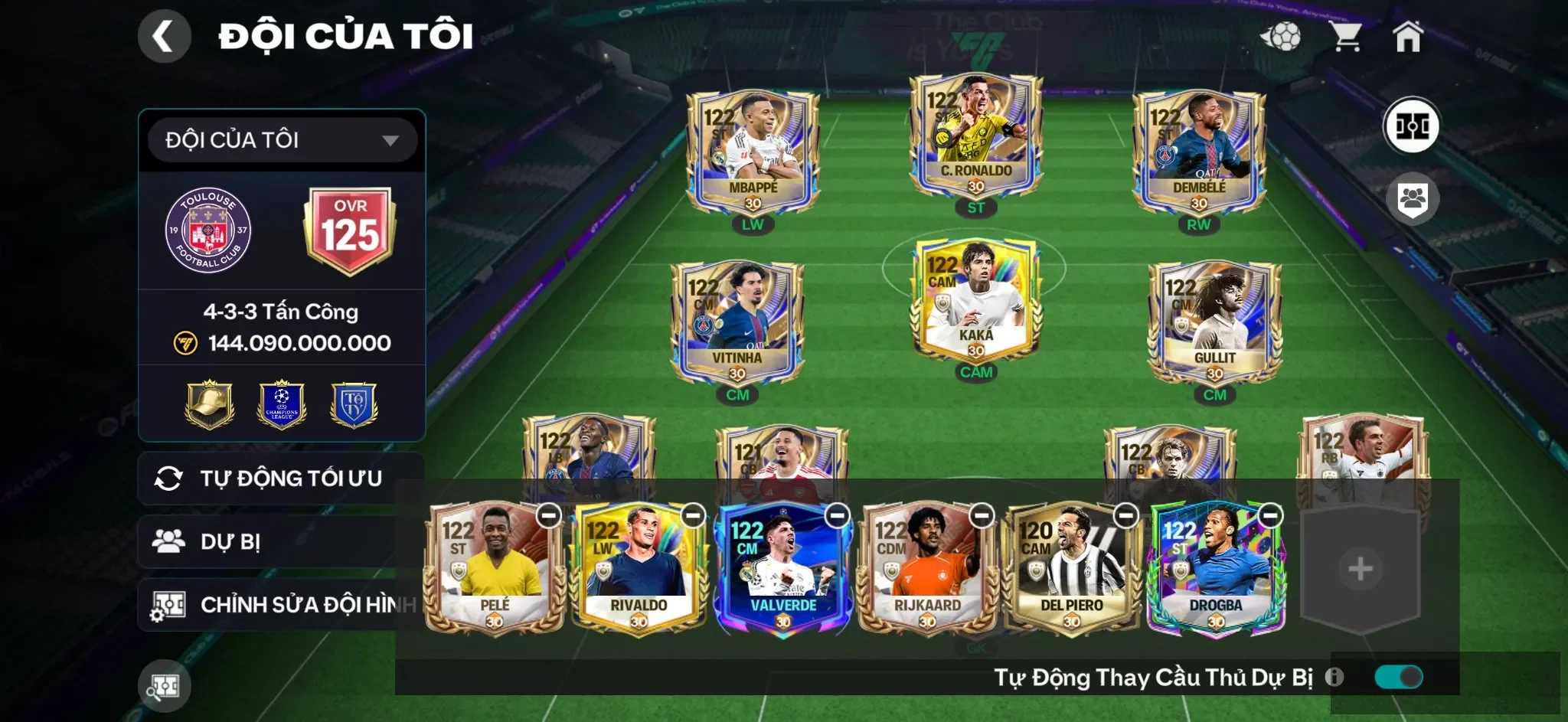
Task: Toggle Tự Động Thay Cầu Thủ Dự Bị
Action: click(x=1398, y=677)
